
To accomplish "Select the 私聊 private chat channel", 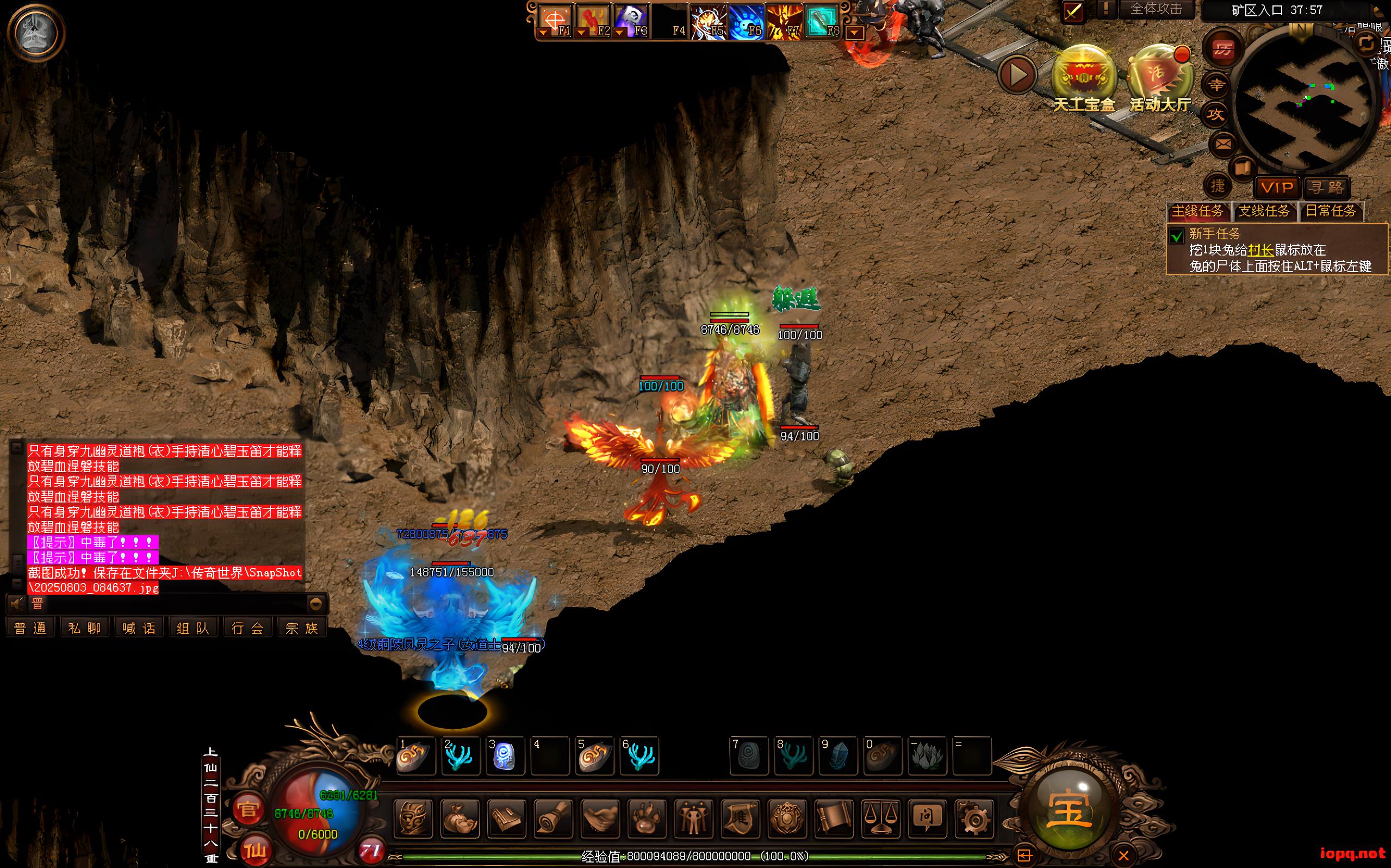I will (84, 628).
